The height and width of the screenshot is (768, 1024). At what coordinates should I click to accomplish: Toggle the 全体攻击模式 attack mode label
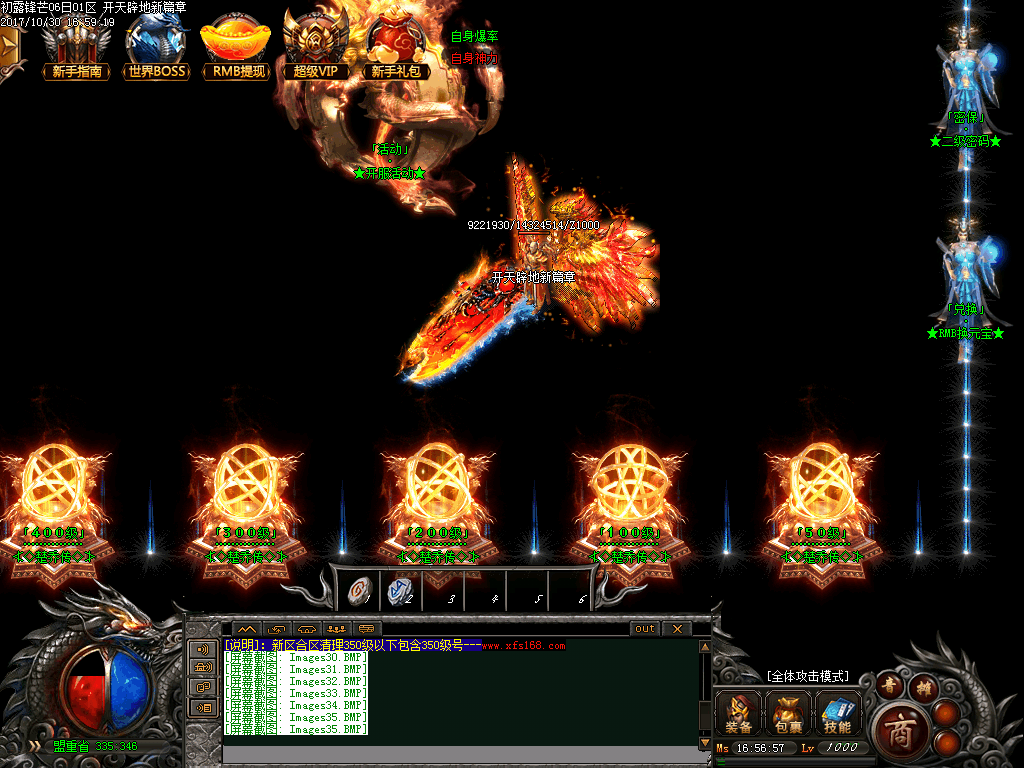pos(806,676)
